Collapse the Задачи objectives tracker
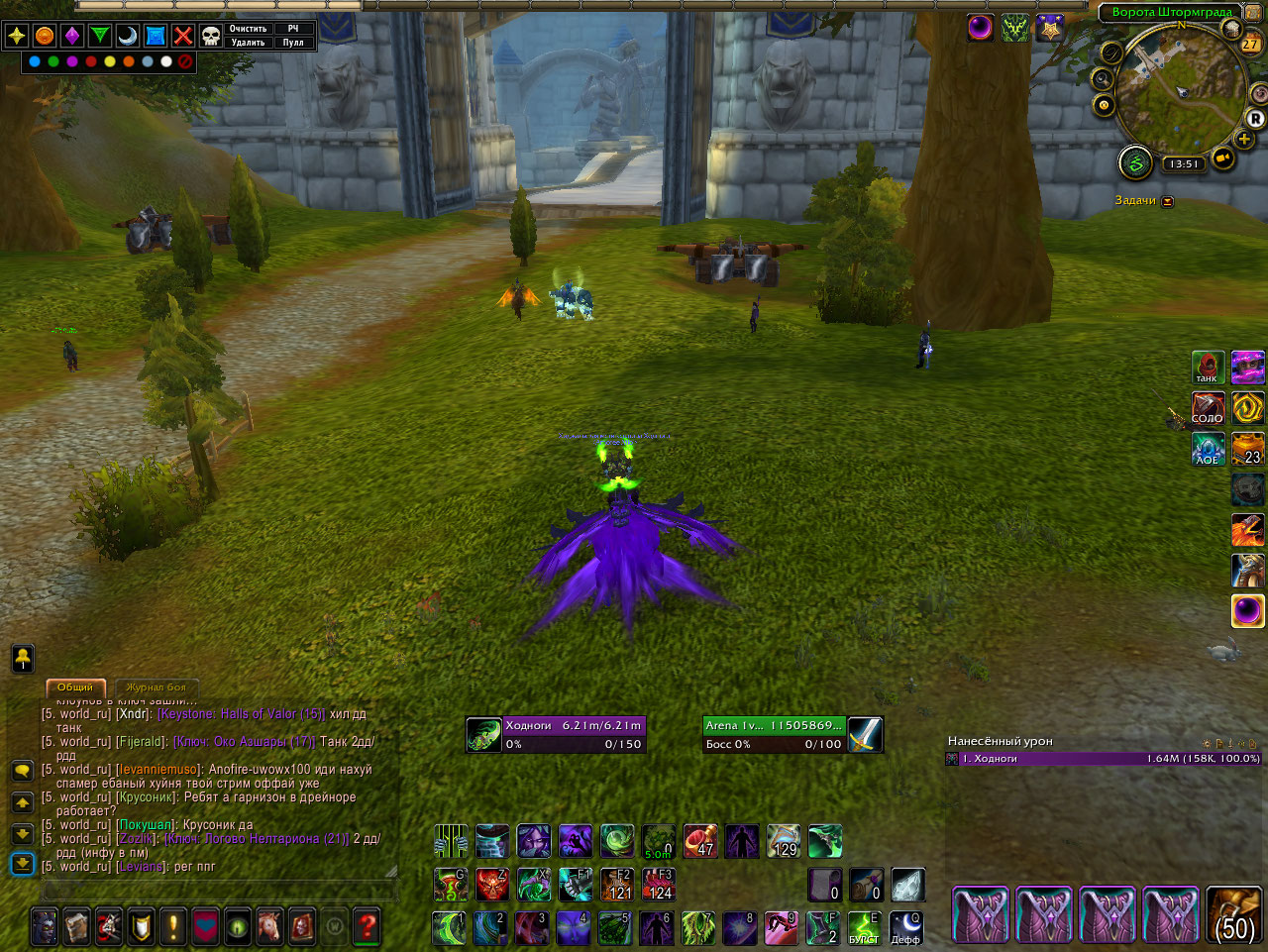The image size is (1268, 952). tap(1168, 201)
